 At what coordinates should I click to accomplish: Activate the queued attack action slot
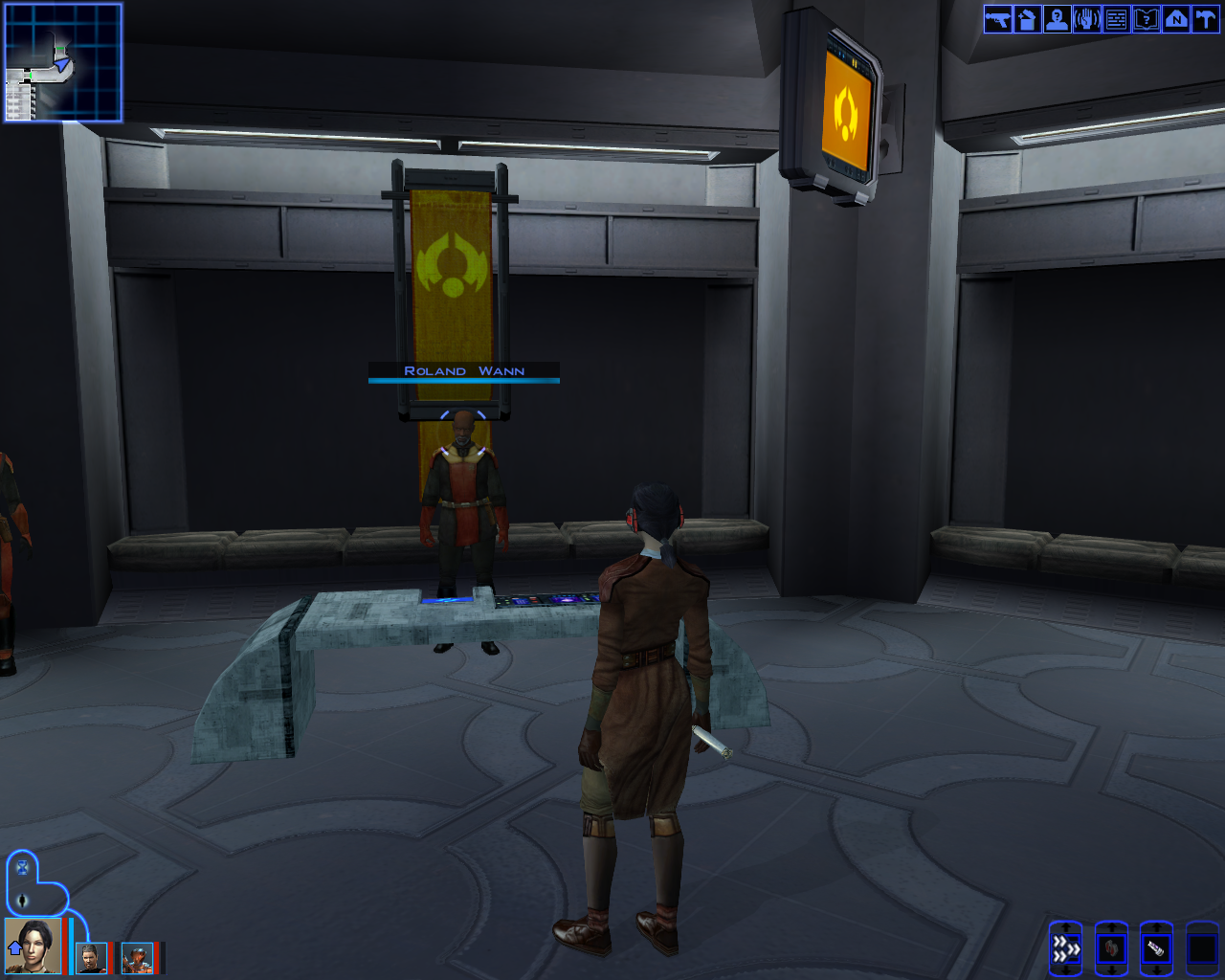pyautogui.click(x=1065, y=947)
